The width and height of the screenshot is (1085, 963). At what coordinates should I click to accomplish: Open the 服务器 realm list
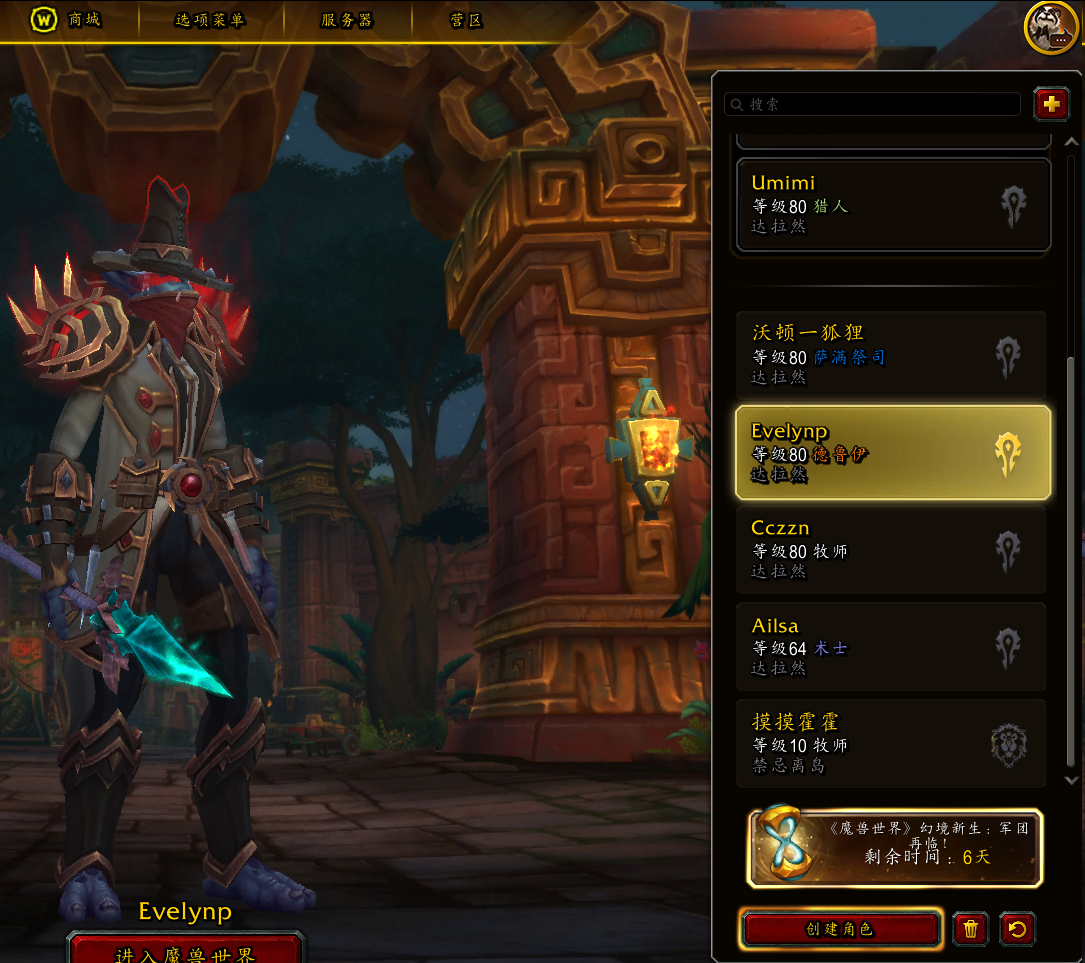(x=347, y=19)
